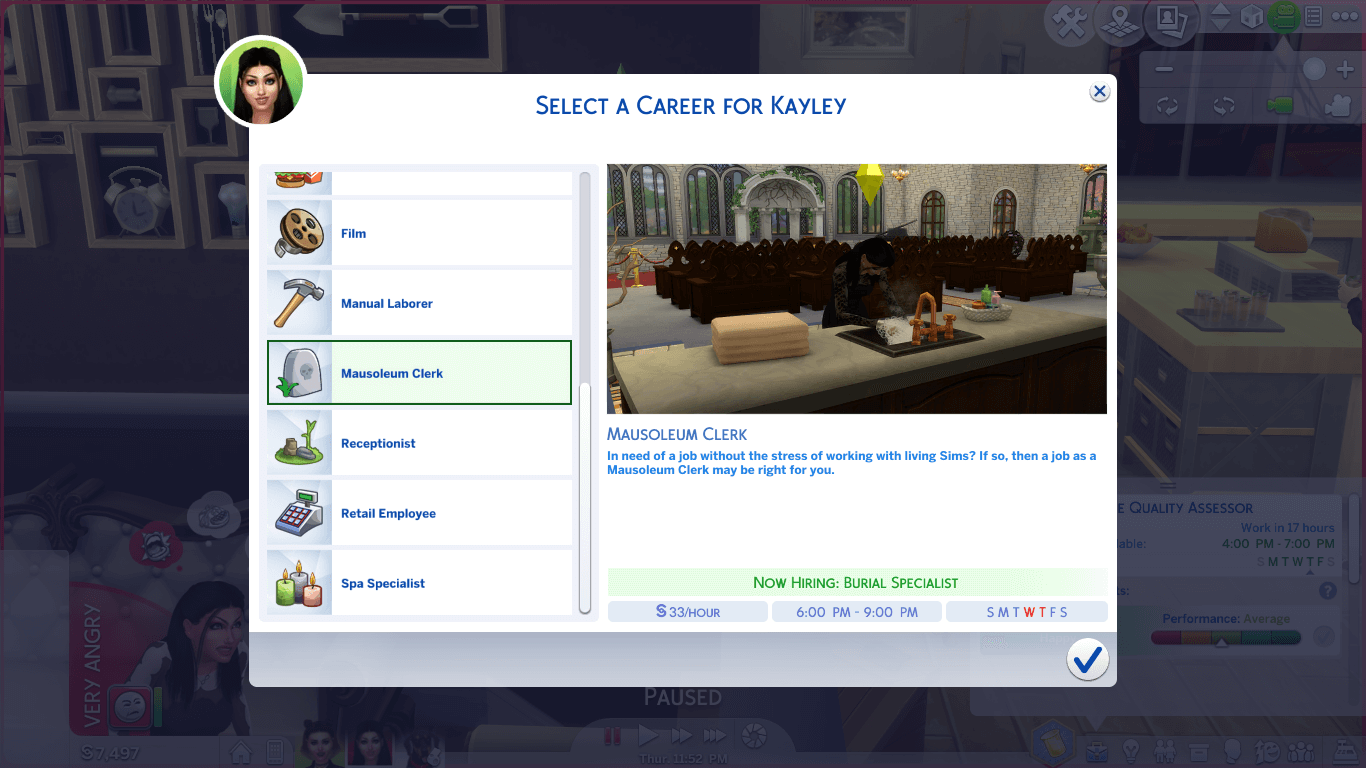Open the Aspirations lightbulb icon
Viewport: 1366px width, 768px height.
coord(1133,750)
